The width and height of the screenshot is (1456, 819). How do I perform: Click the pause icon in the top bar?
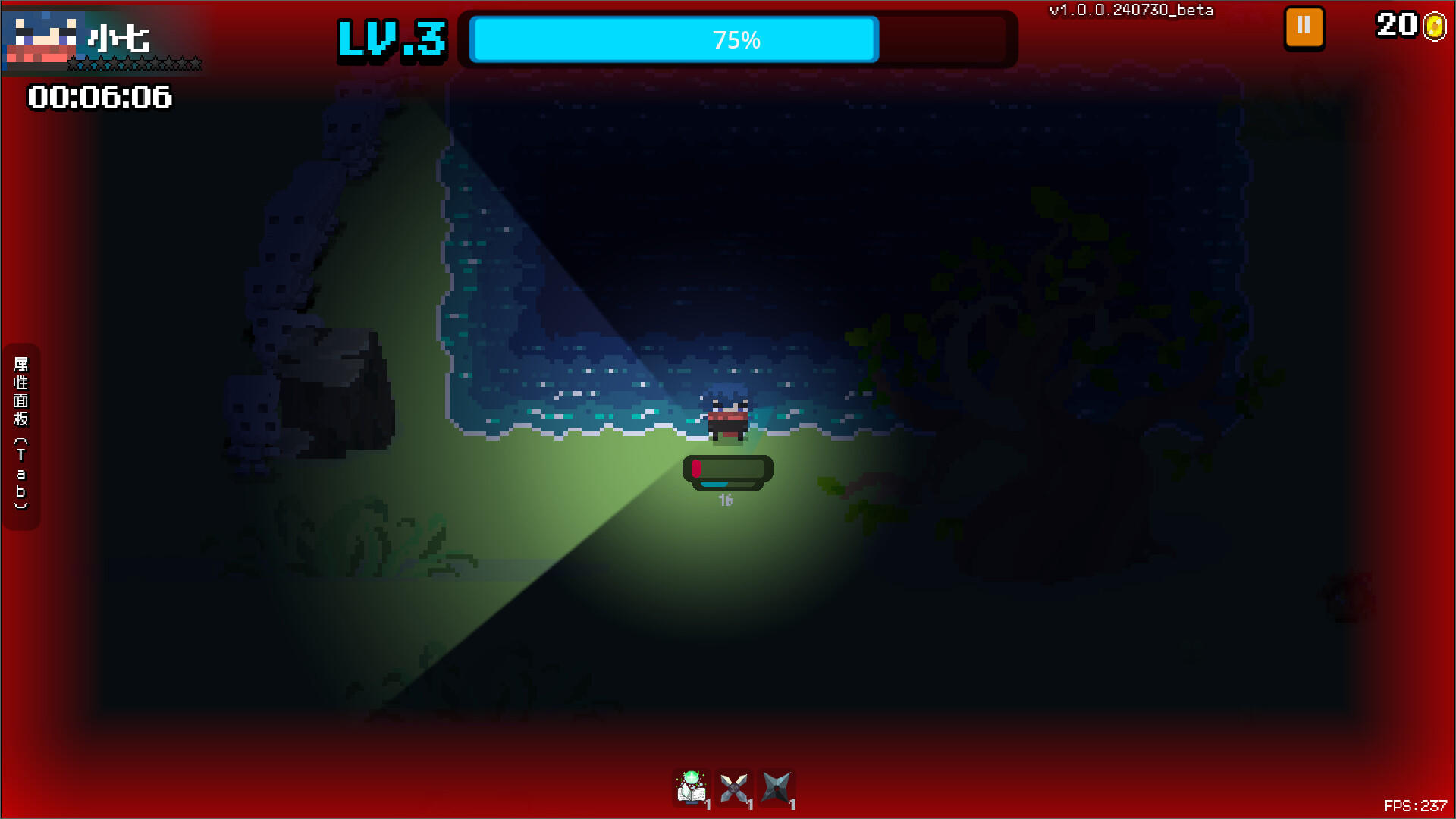(1303, 26)
